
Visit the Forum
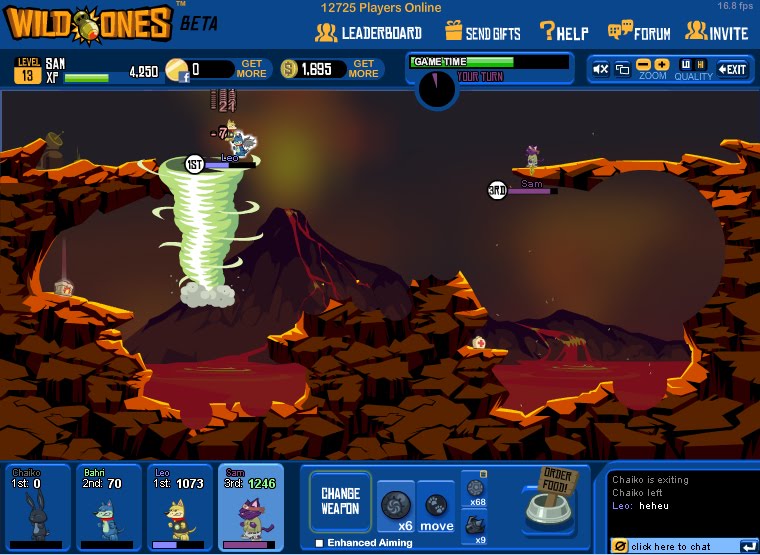(x=639, y=33)
